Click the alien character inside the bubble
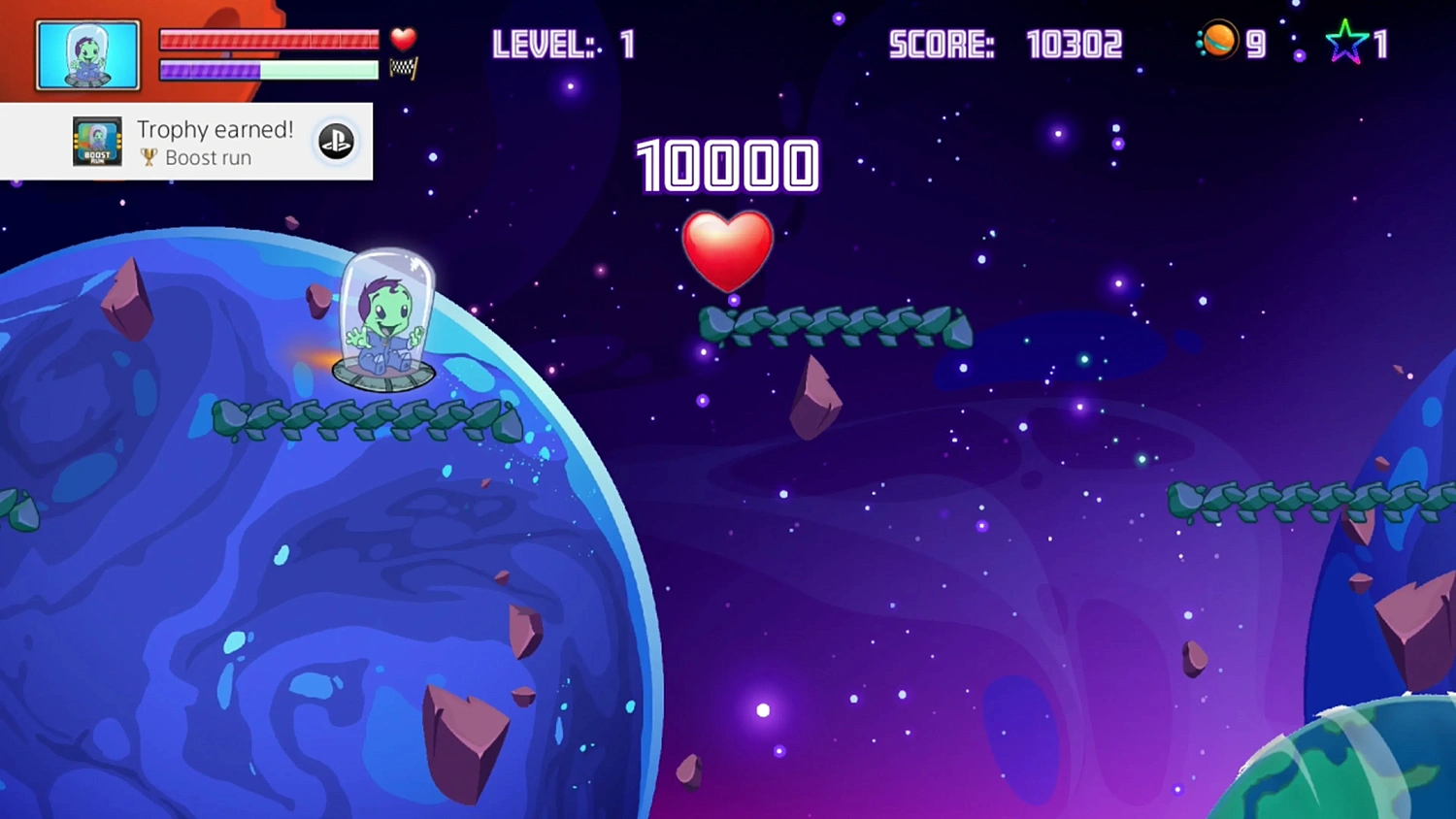The image size is (1456, 819). click(387, 320)
